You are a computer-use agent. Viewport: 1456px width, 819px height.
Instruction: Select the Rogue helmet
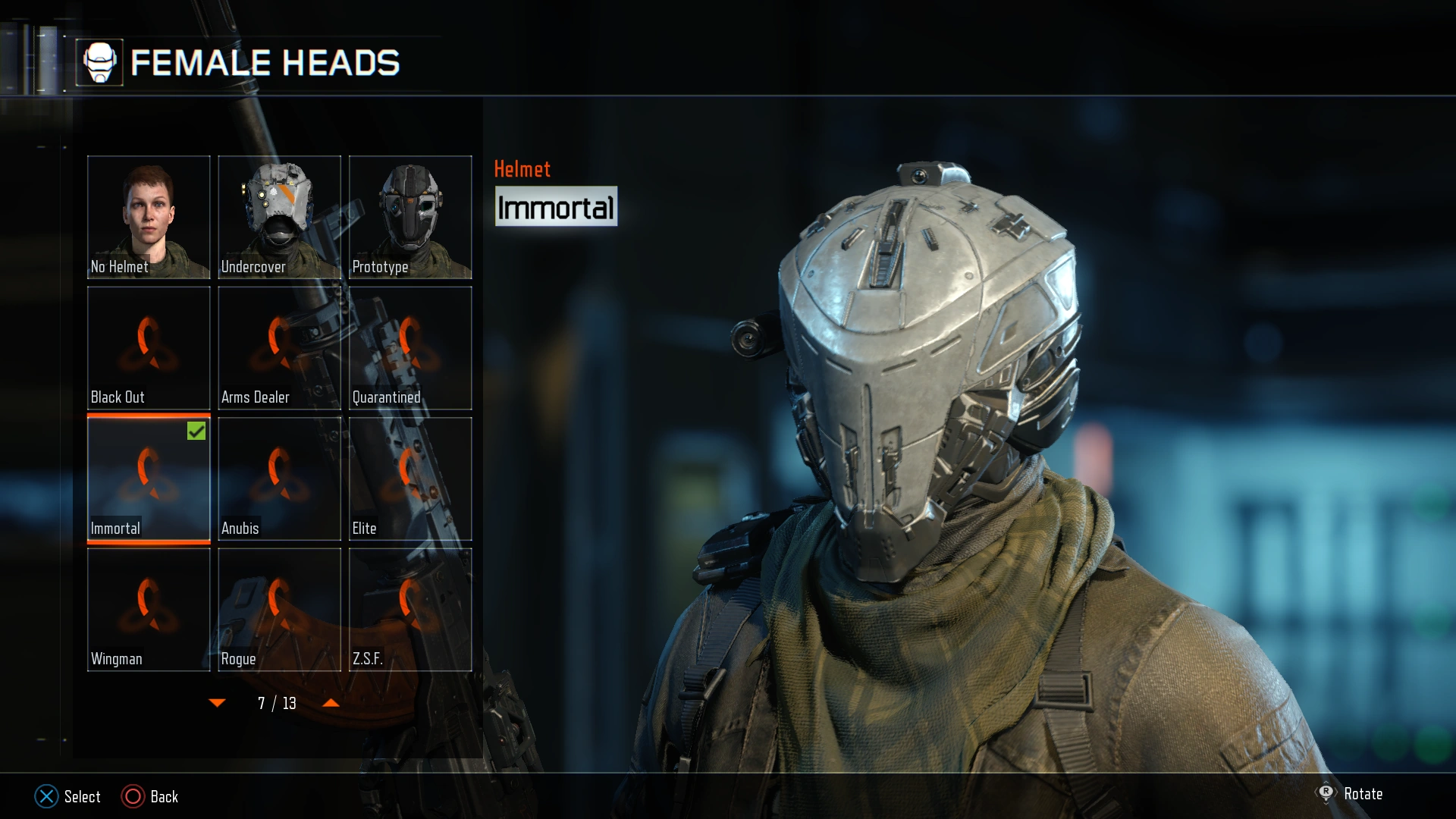279,609
